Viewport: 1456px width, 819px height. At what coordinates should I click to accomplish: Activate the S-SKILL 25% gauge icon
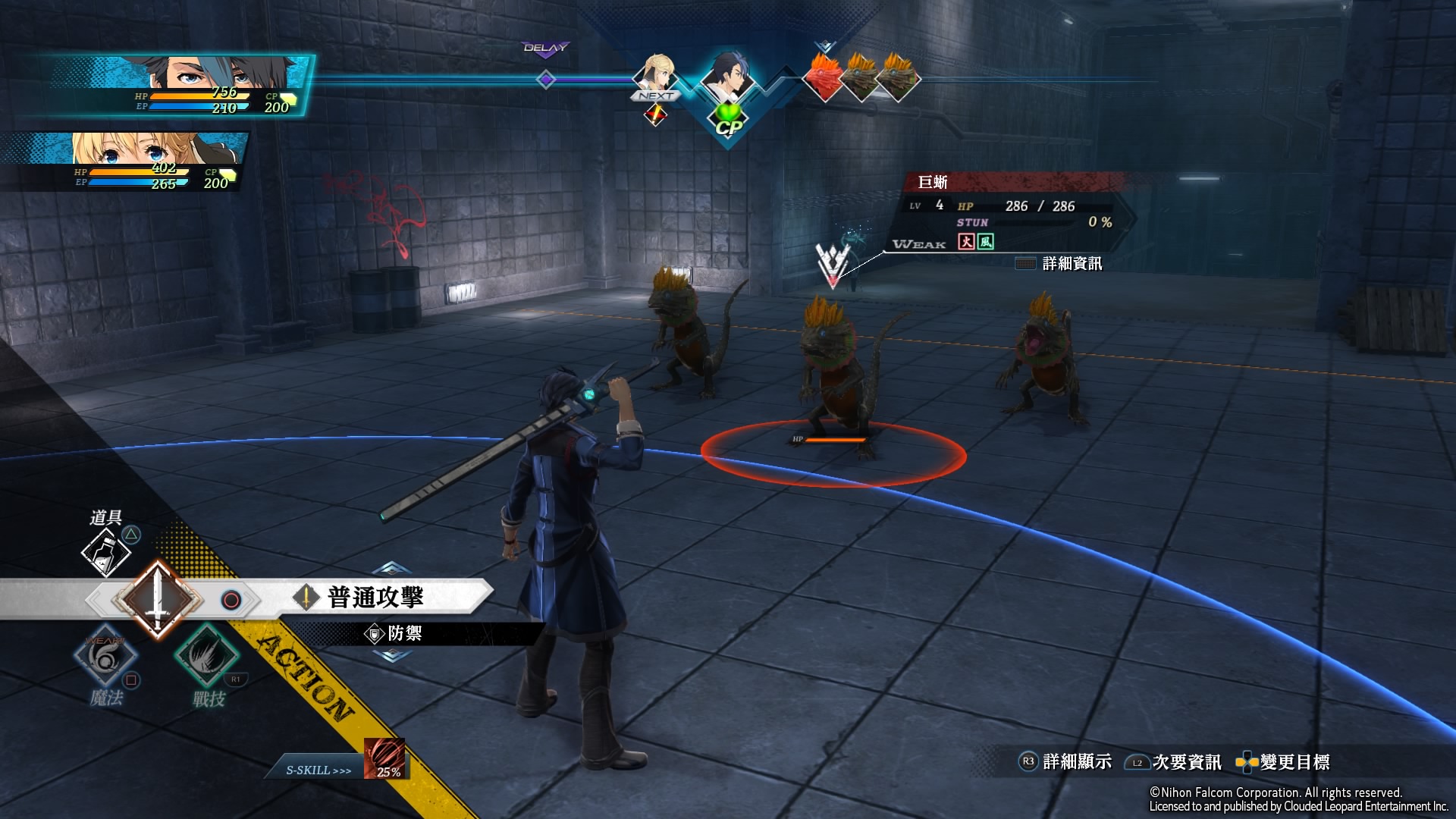[384, 758]
